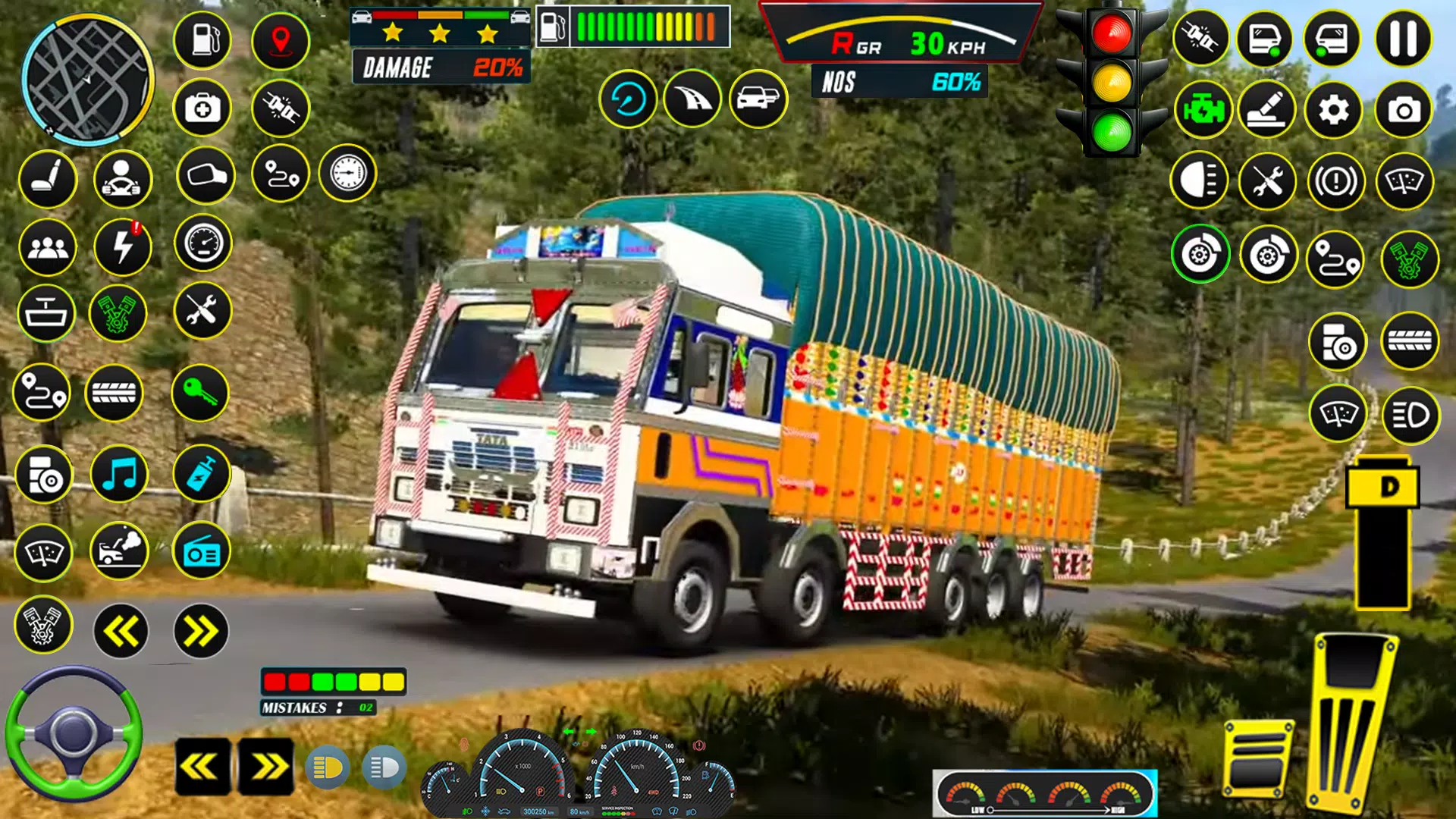Toggle the green handbrake disc
Screen dimensions: 1456x819
point(1201,254)
